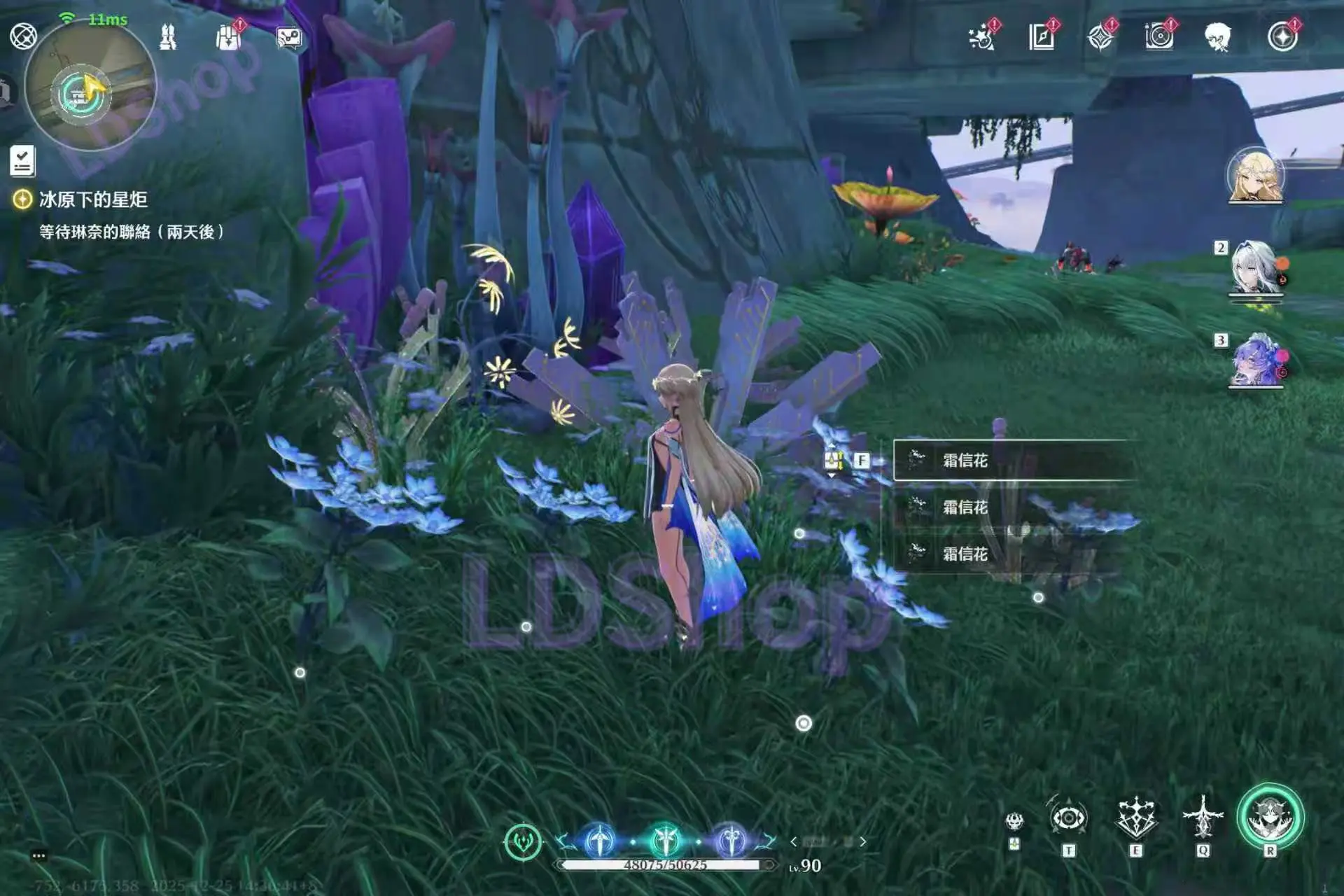The height and width of the screenshot is (896, 1344).
Task: Open the backpack inventory icon
Action: pos(228,37)
